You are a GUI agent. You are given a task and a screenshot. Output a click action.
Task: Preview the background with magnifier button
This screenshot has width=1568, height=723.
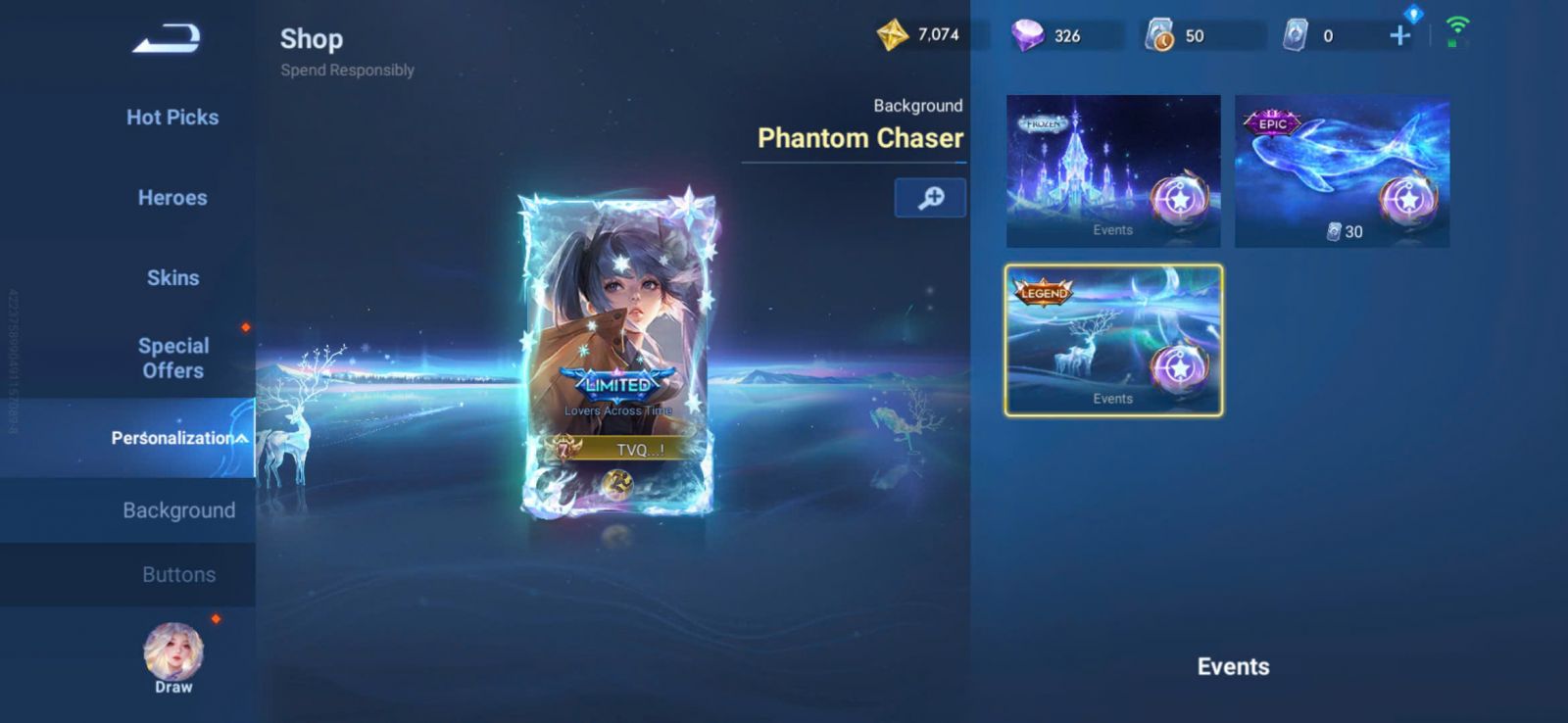930,198
